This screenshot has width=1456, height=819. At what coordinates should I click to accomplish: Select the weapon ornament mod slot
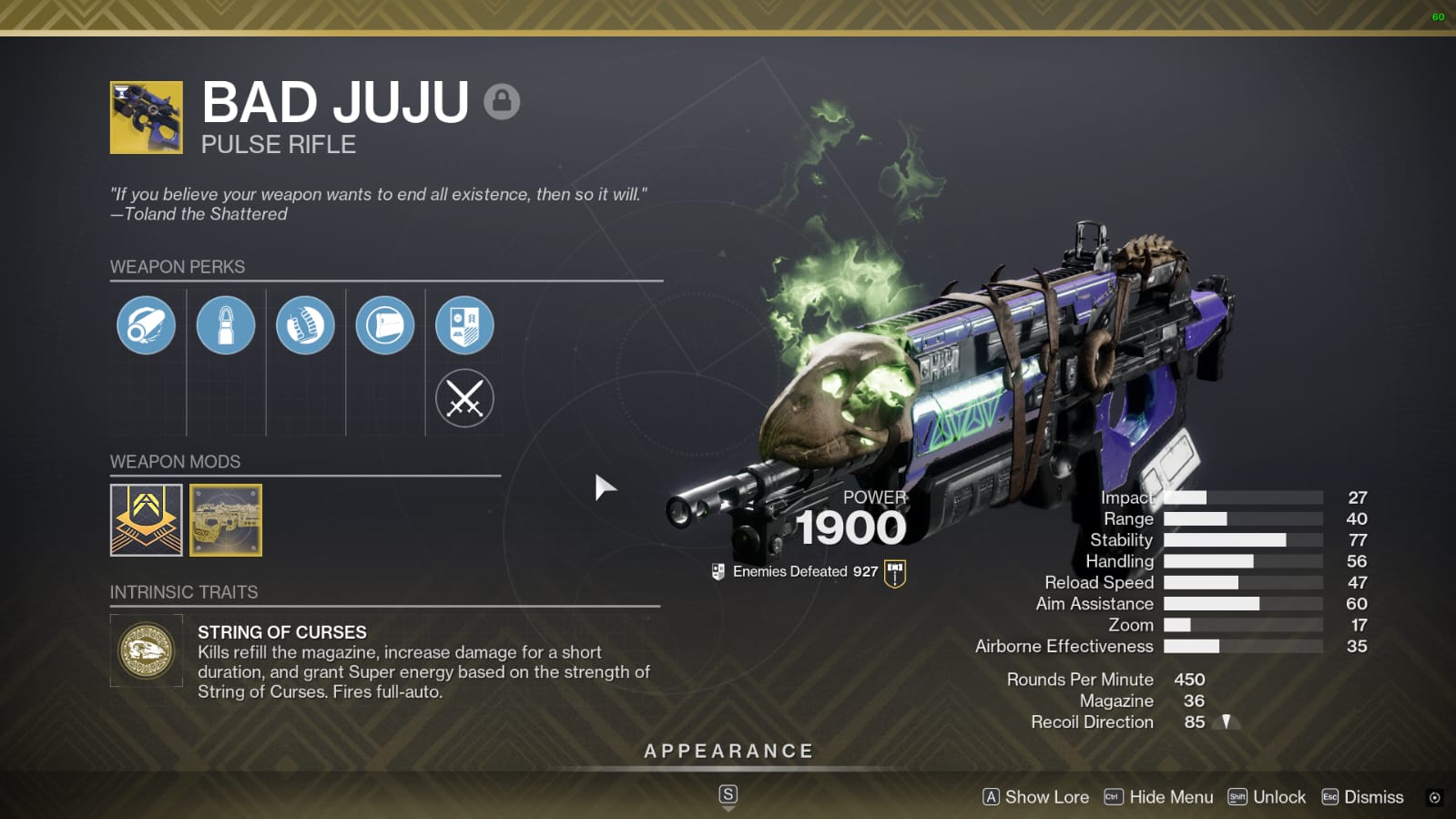227,520
